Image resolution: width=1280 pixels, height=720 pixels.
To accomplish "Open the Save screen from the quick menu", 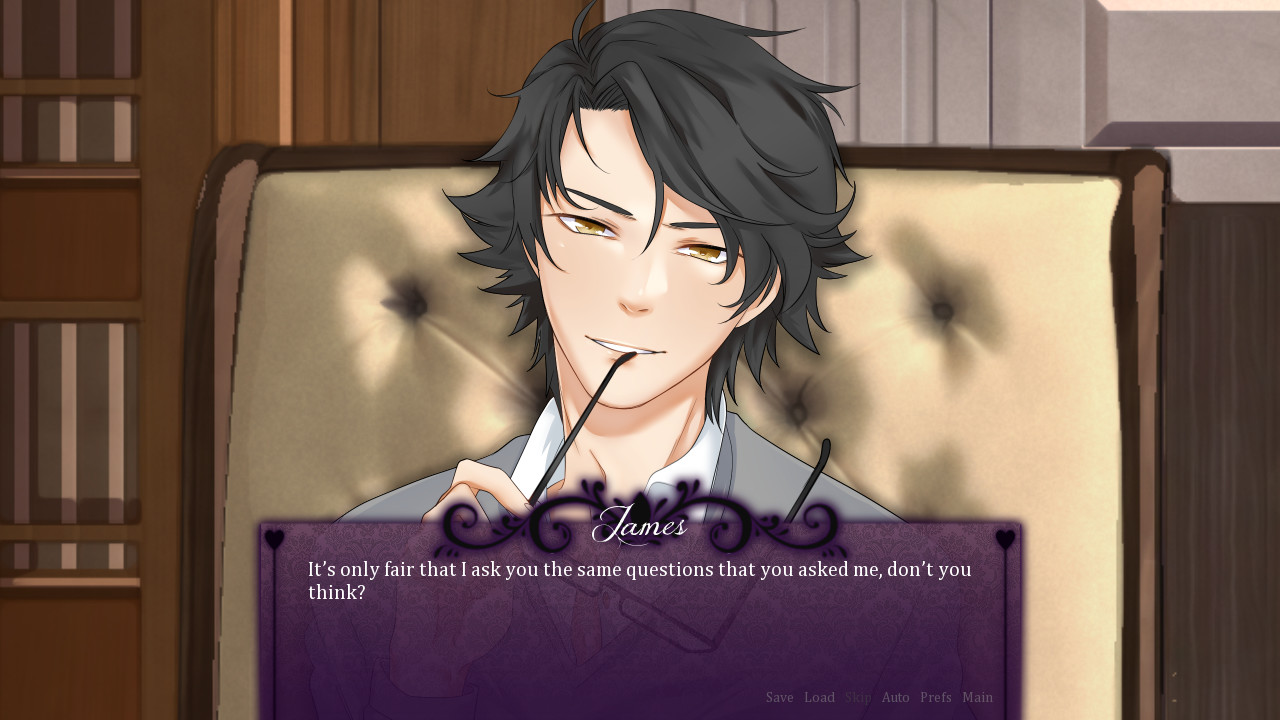I will click(x=780, y=697).
